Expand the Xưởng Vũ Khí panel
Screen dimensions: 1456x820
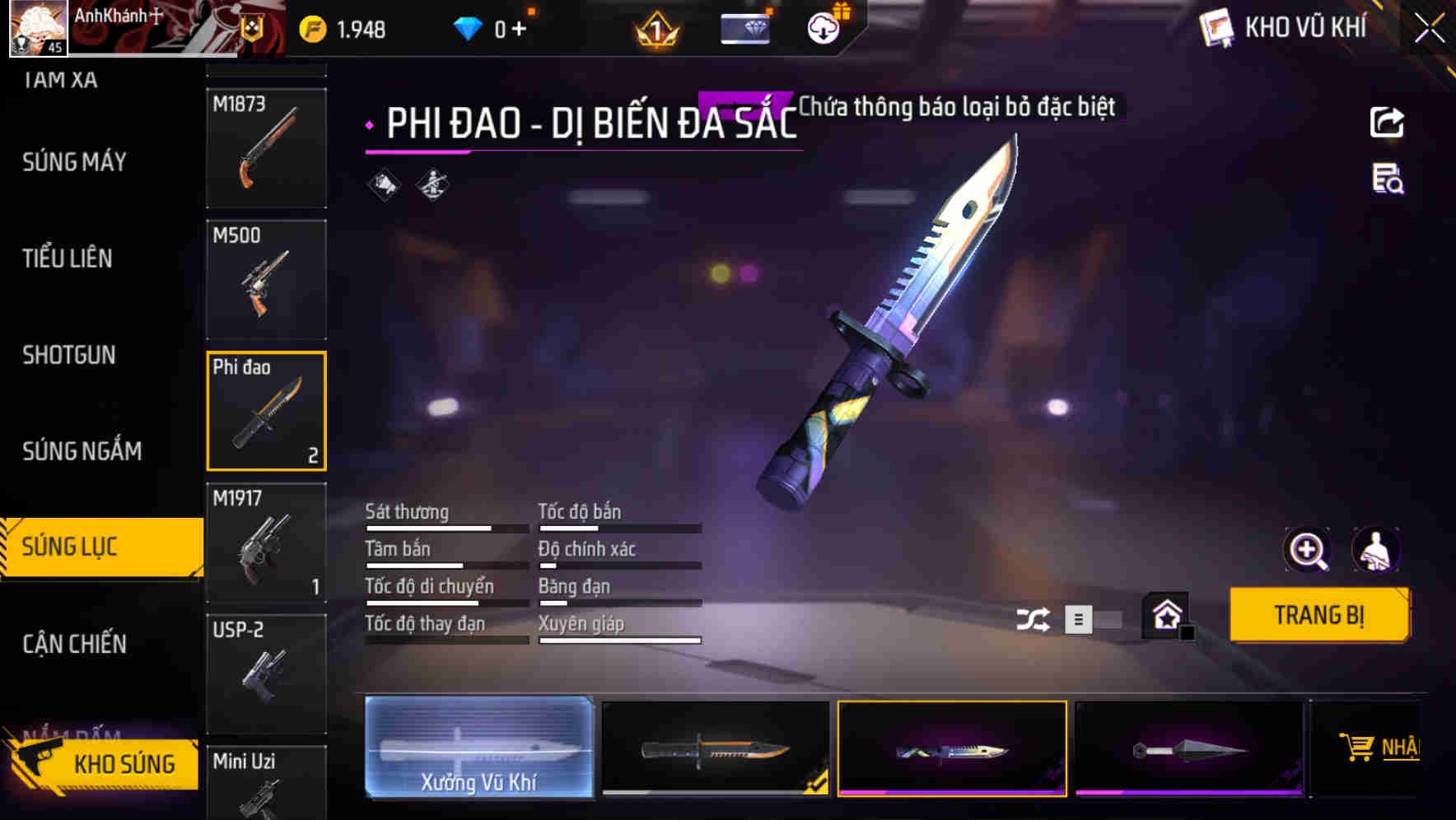point(478,748)
